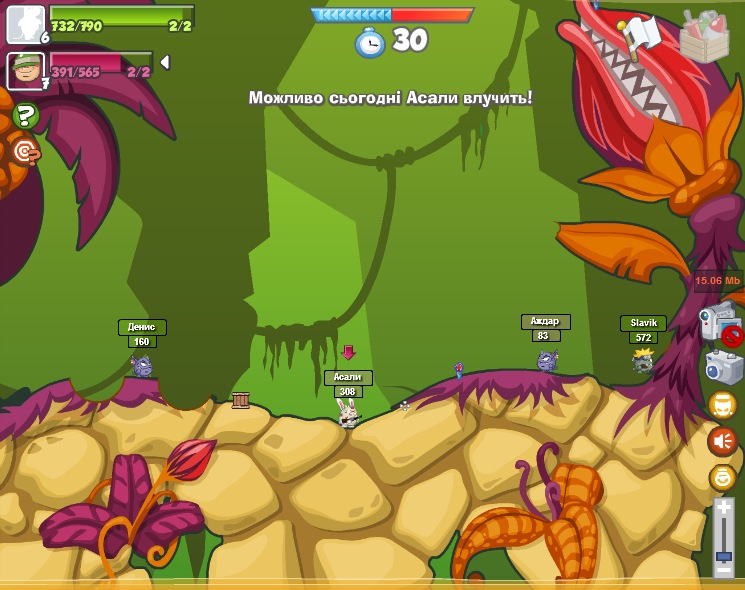This screenshot has height=590, width=745.
Task: Select the green-capped player portrait
Action: click(x=25, y=70)
